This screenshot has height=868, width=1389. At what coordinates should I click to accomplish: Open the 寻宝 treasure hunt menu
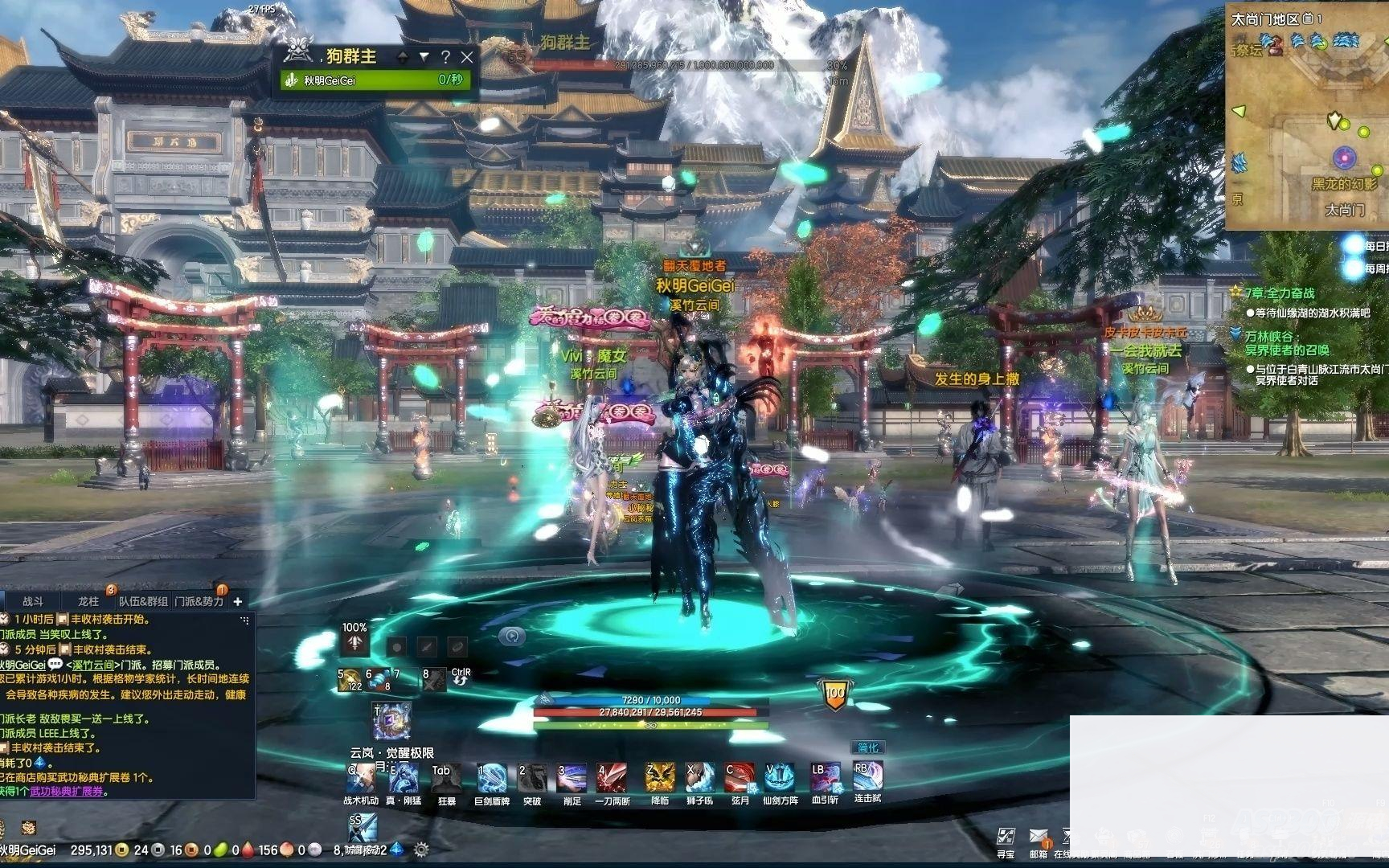[1006, 839]
